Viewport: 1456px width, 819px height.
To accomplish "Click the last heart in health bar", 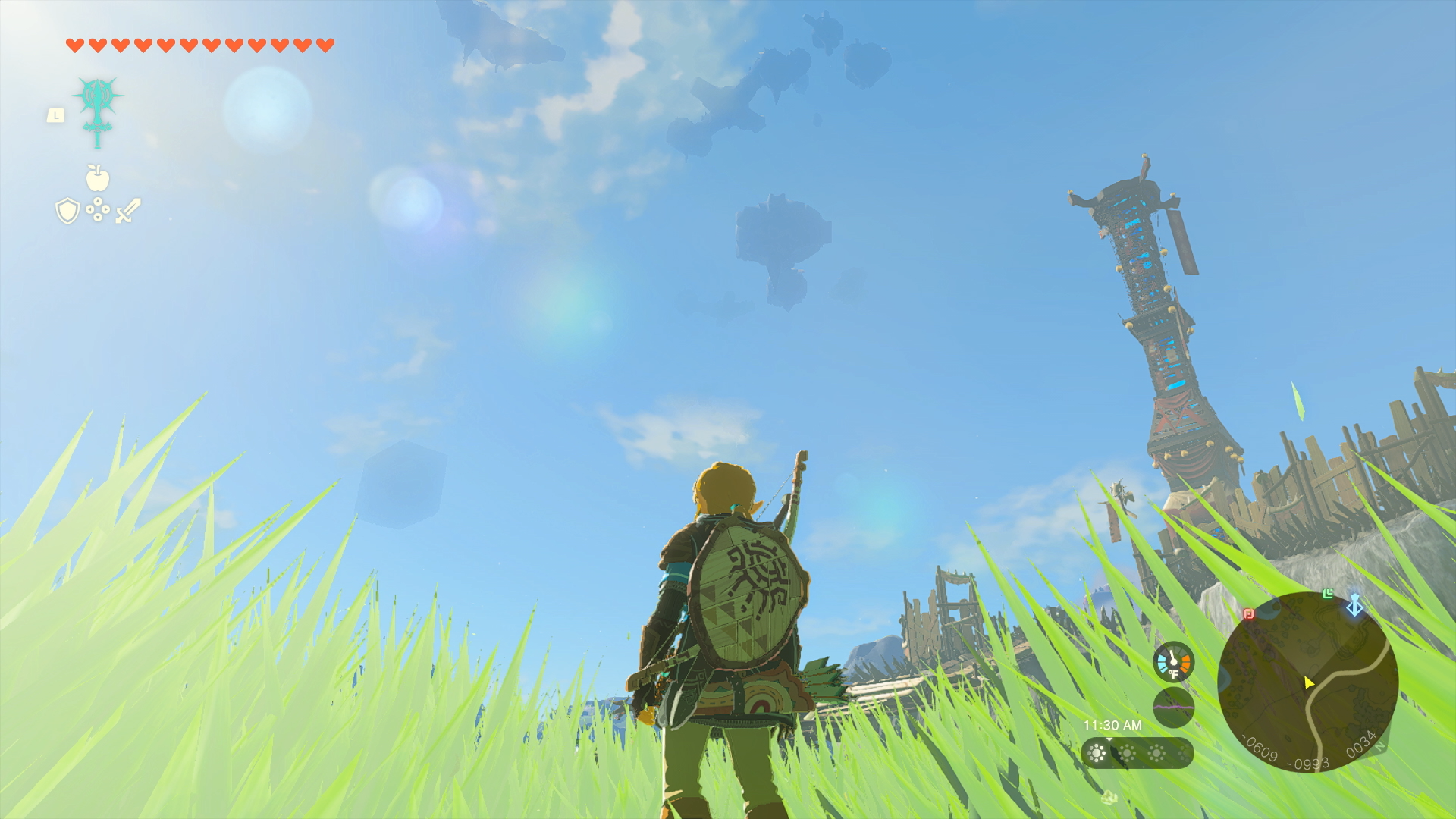I will click(325, 45).
